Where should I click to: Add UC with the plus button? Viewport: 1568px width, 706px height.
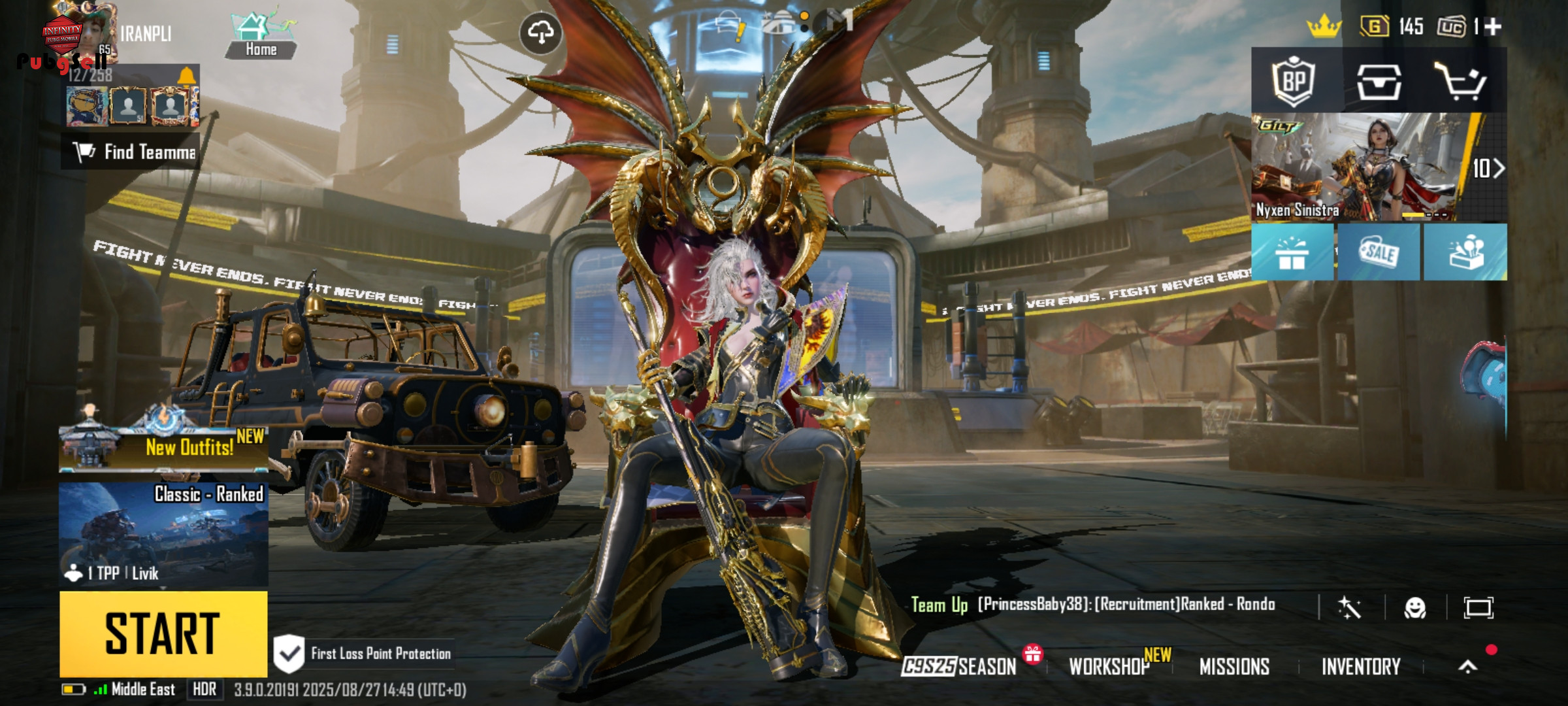[x=1493, y=27]
